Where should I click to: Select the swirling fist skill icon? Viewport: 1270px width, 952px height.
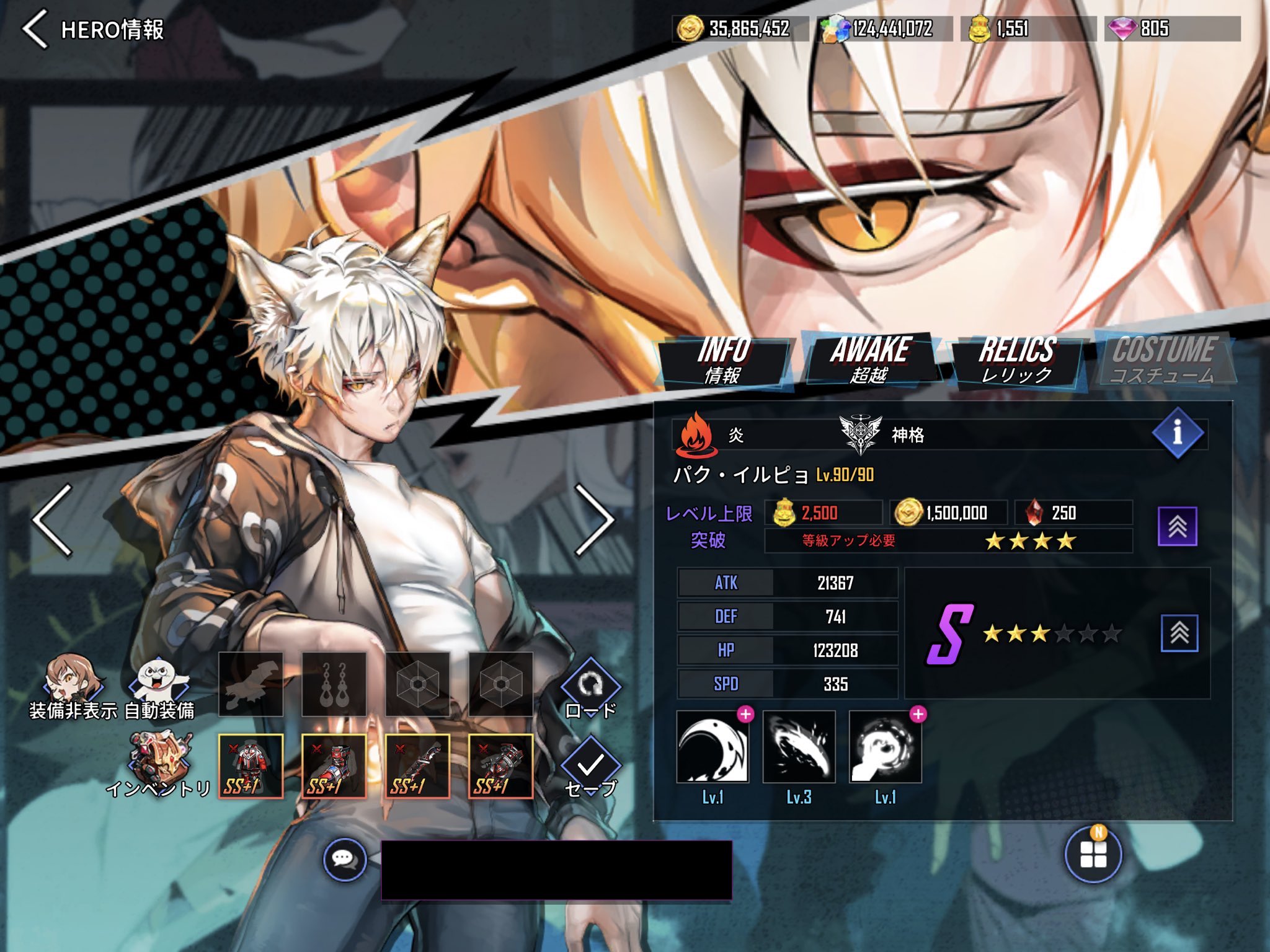point(885,747)
